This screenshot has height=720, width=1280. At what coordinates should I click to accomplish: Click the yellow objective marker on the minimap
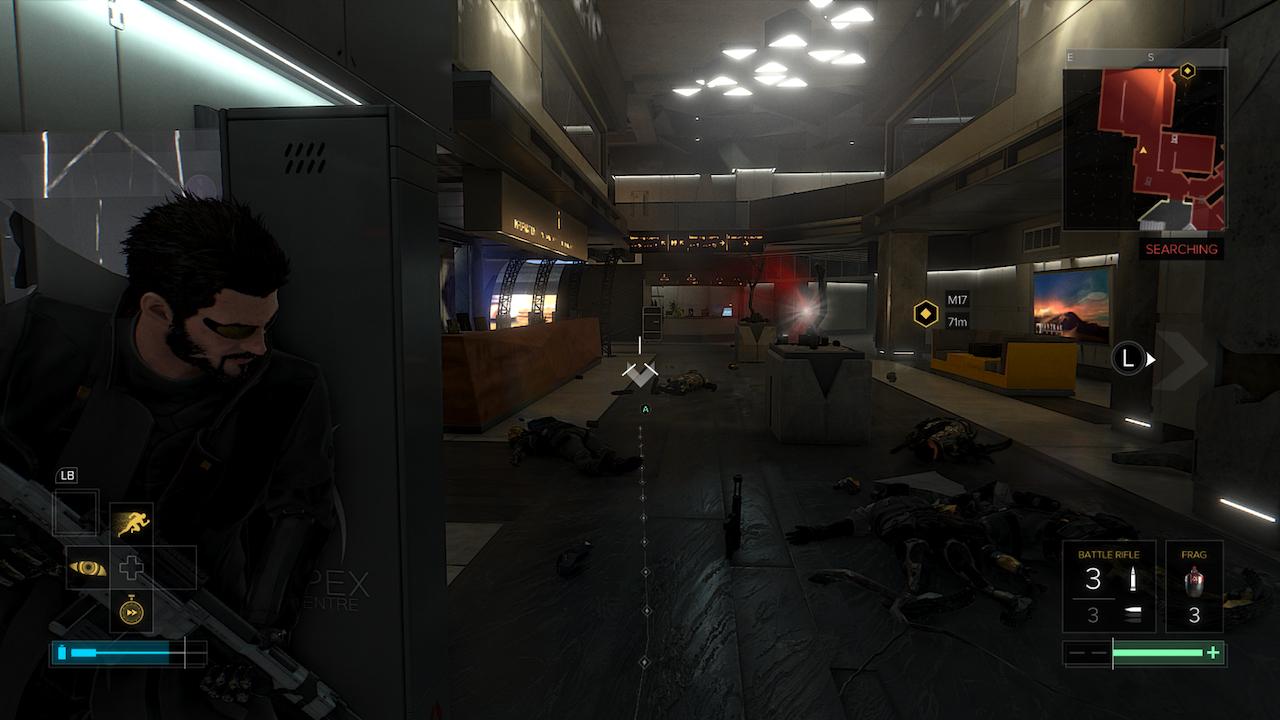(1187, 71)
